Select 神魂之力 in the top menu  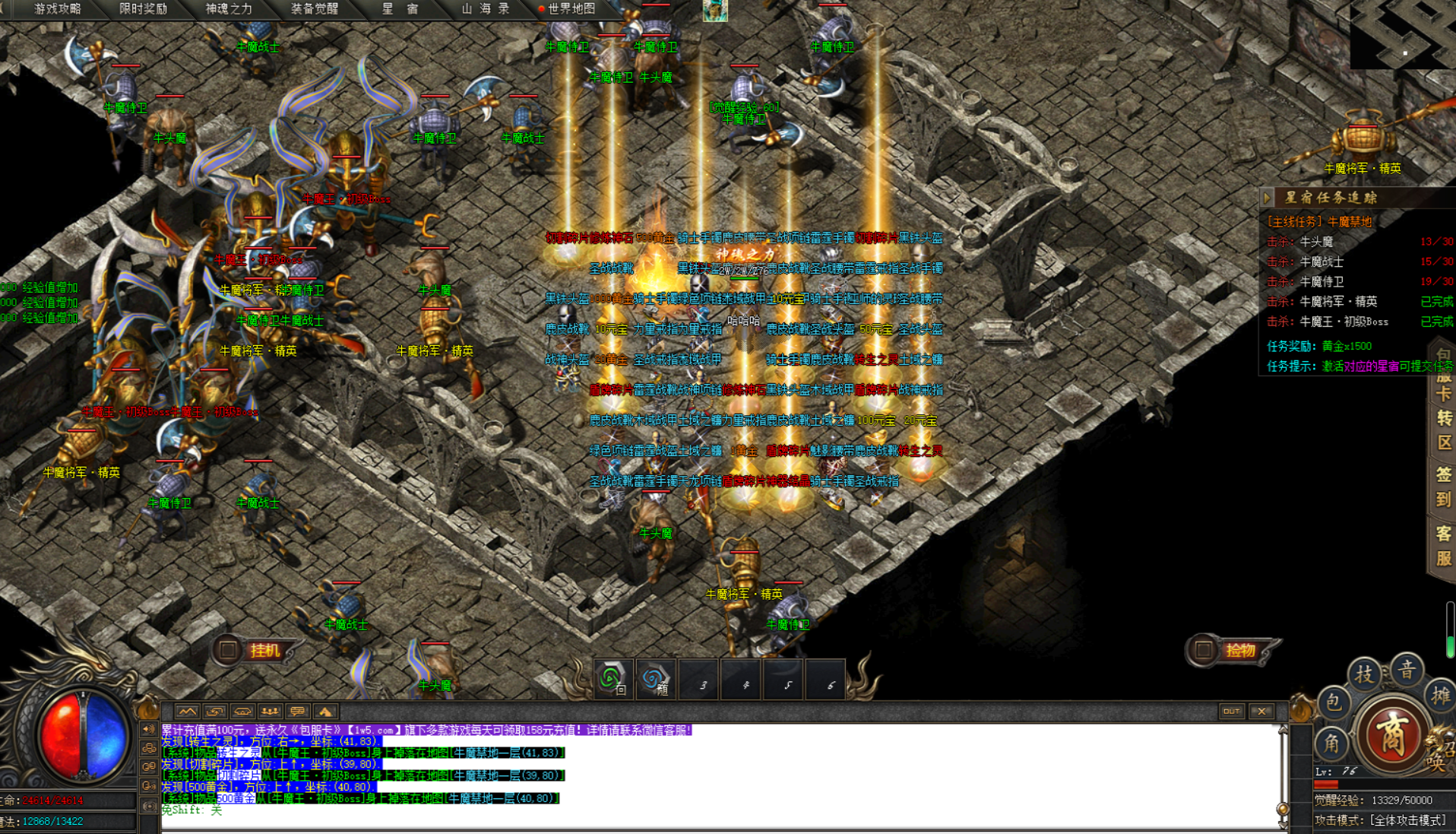229,9
